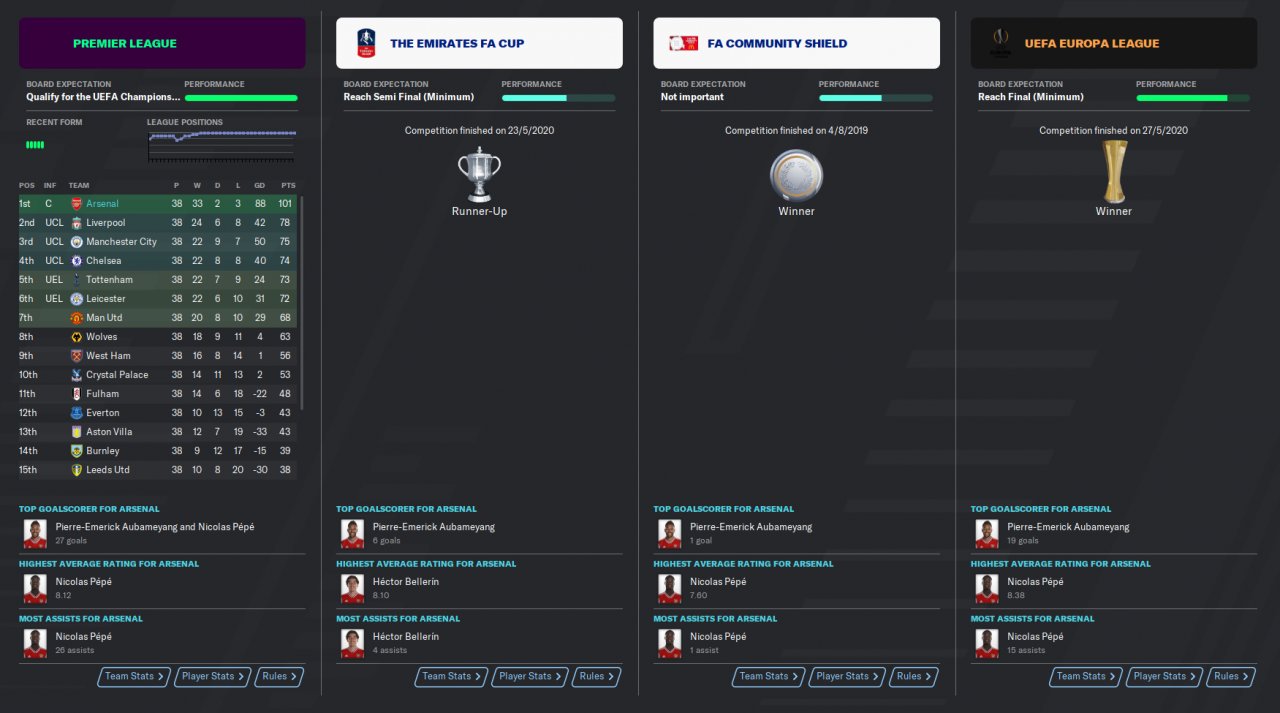Select Manchester City row in table

[121, 242]
